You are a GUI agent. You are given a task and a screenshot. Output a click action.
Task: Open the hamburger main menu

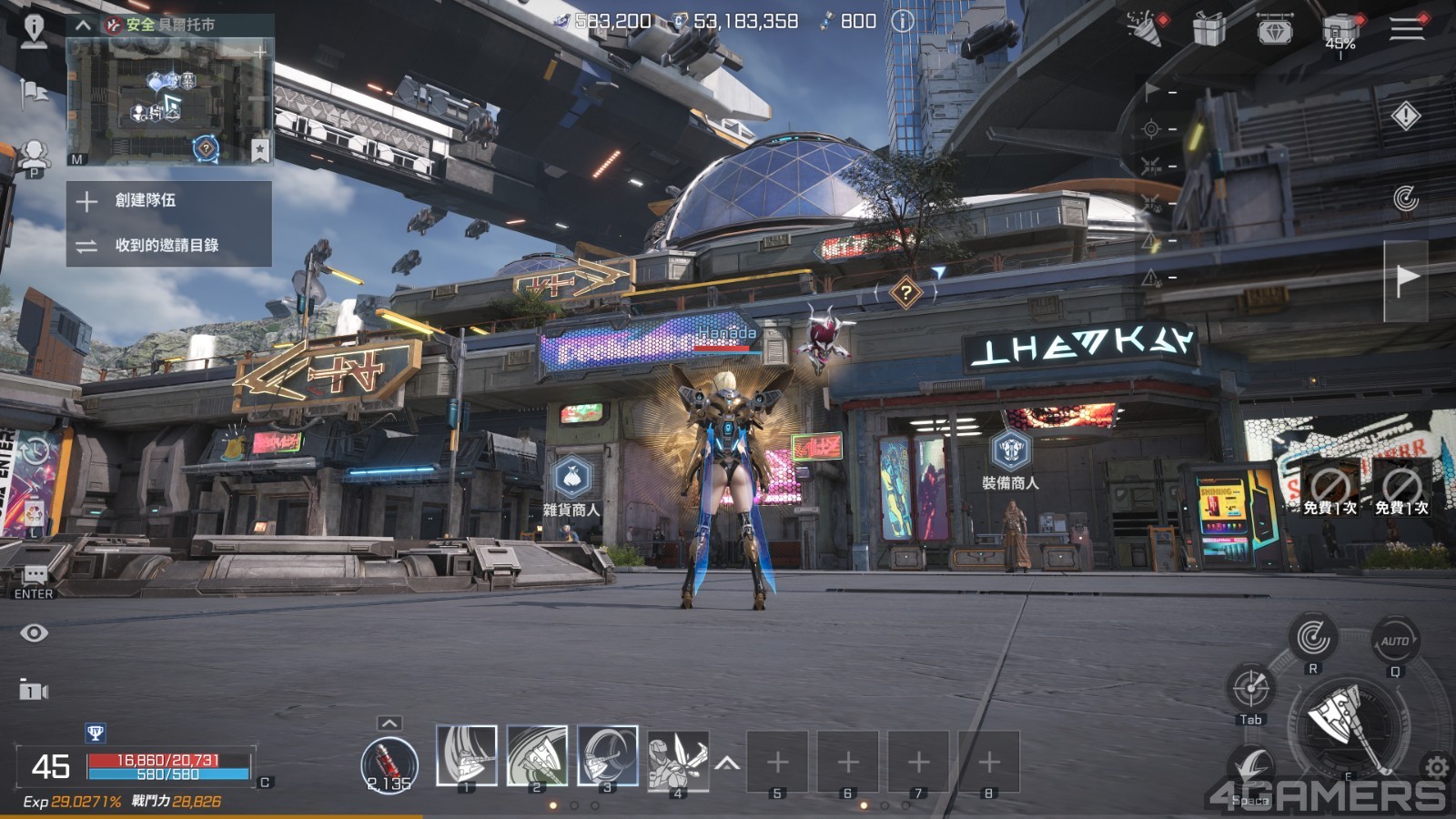(1406, 27)
